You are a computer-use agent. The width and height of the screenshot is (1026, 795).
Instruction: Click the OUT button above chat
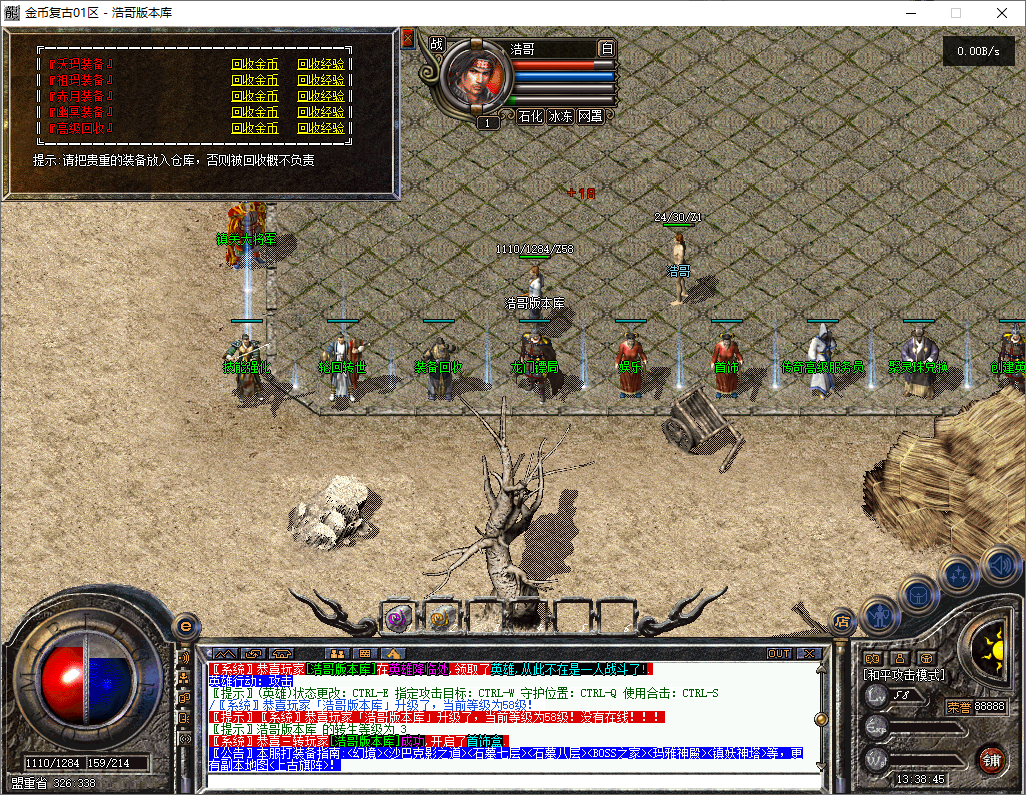click(x=779, y=653)
